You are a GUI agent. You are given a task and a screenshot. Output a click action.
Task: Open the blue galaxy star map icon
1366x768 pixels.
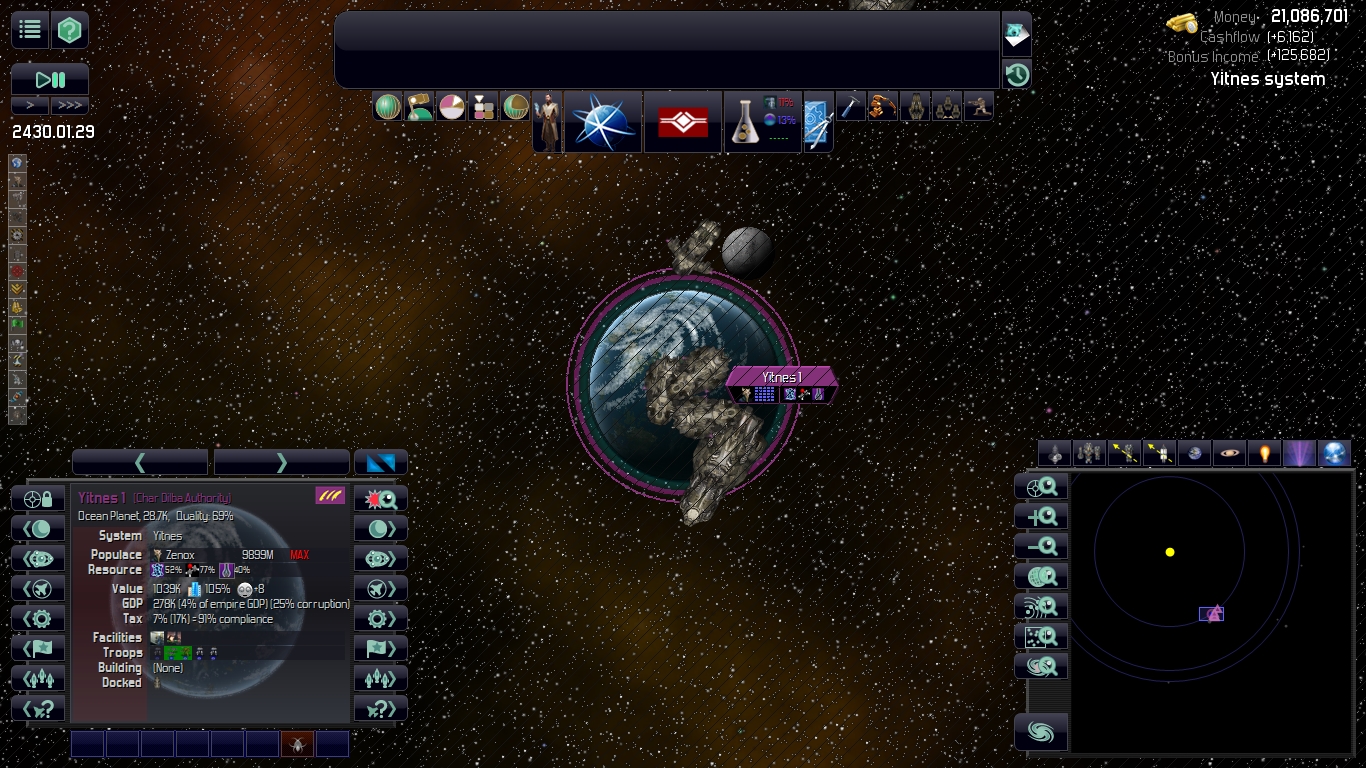click(x=603, y=122)
